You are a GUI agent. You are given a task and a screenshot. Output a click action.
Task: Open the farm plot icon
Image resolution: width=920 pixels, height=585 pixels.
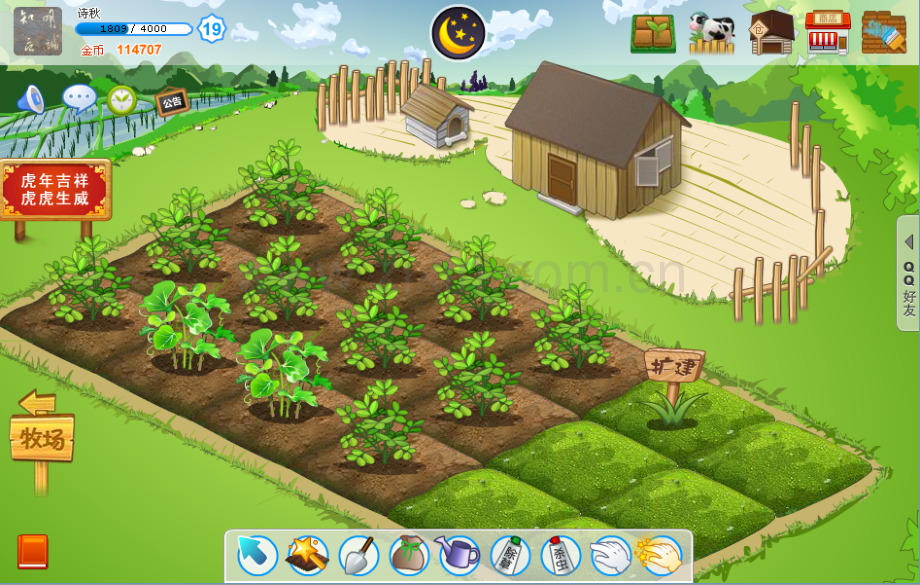pos(652,33)
